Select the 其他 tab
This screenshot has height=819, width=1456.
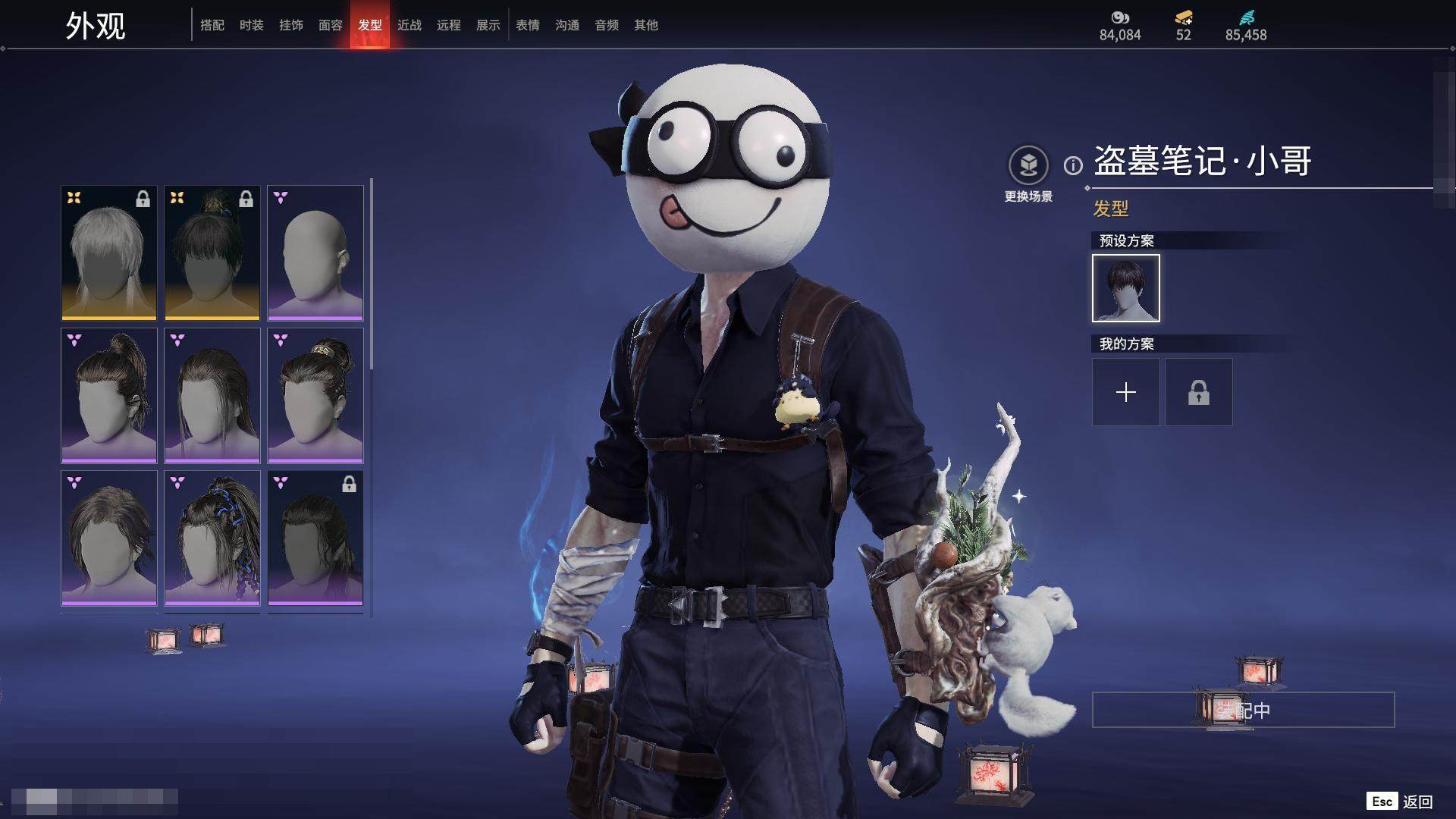tap(646, 25)
